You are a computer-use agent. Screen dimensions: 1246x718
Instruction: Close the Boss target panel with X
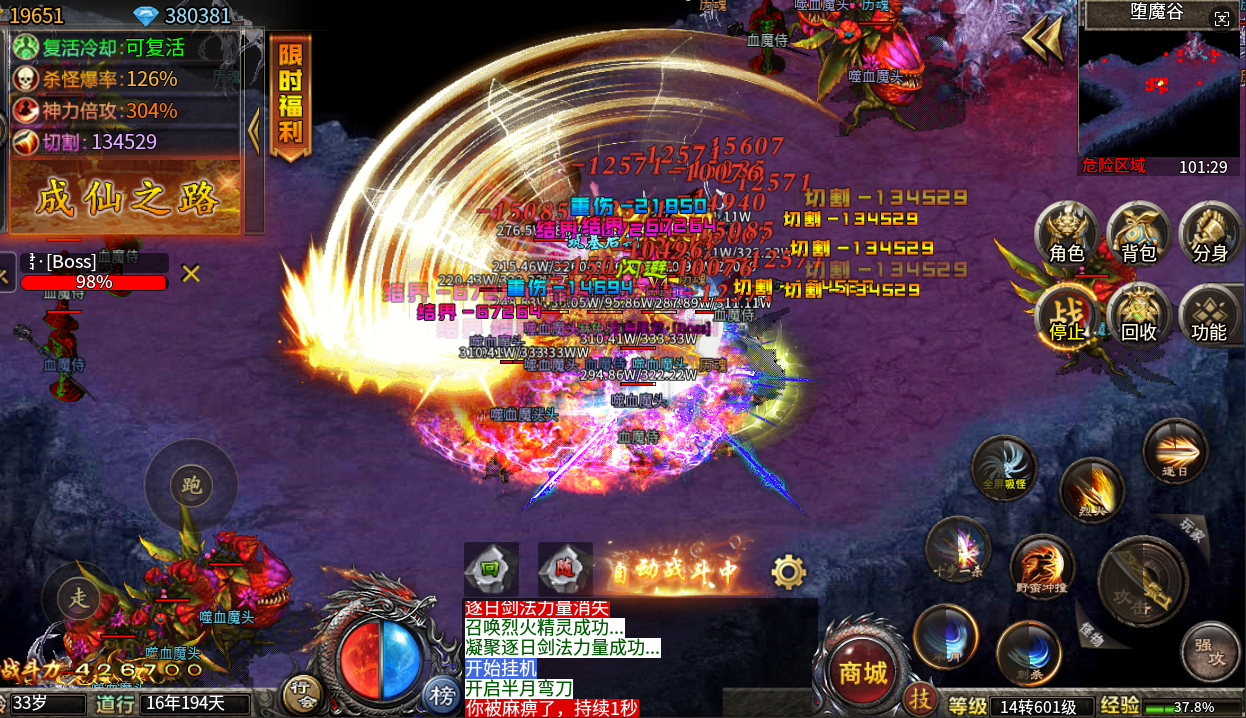point(191,273)
